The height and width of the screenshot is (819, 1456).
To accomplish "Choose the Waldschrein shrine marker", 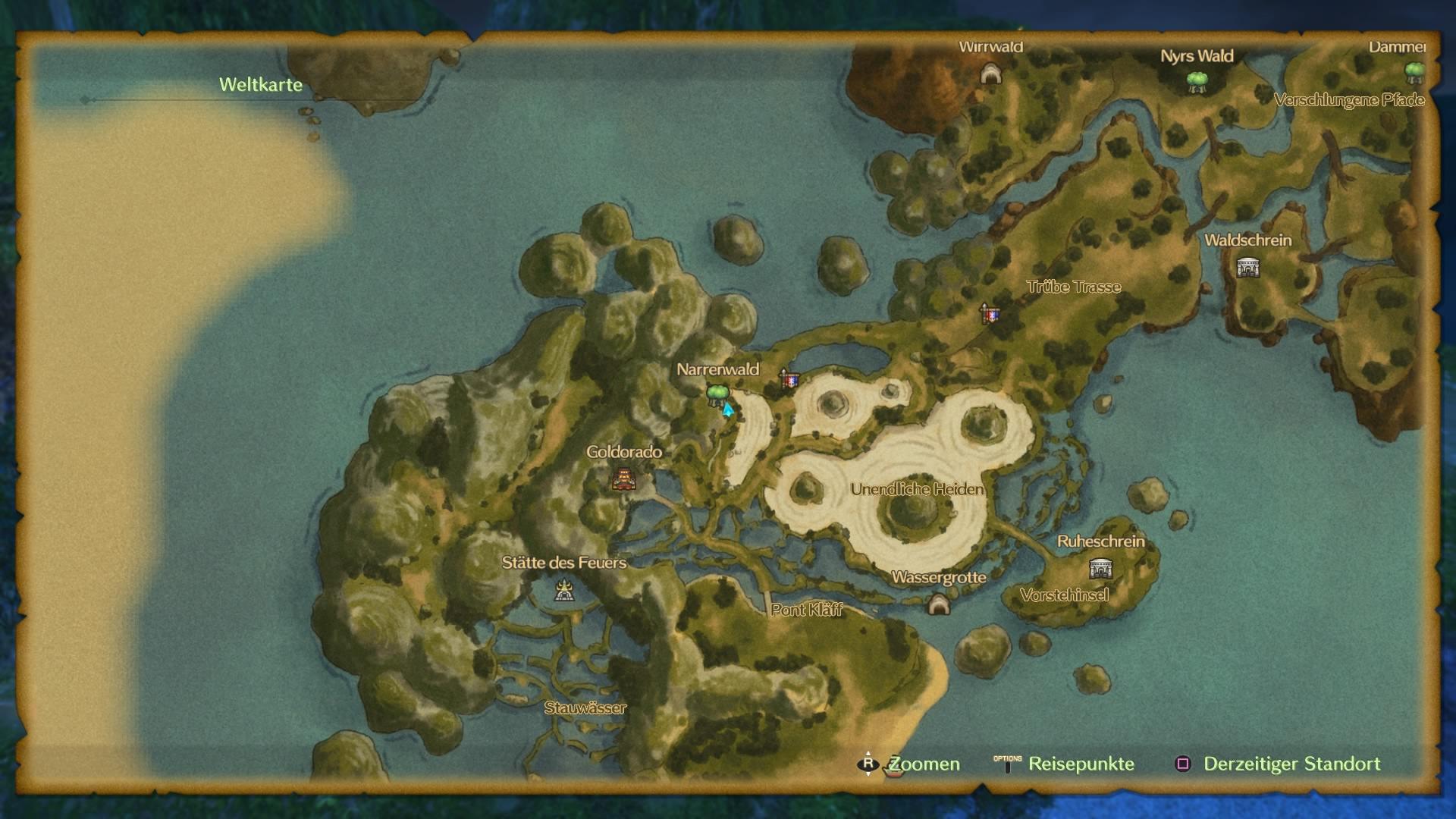I will (1247, 267).
